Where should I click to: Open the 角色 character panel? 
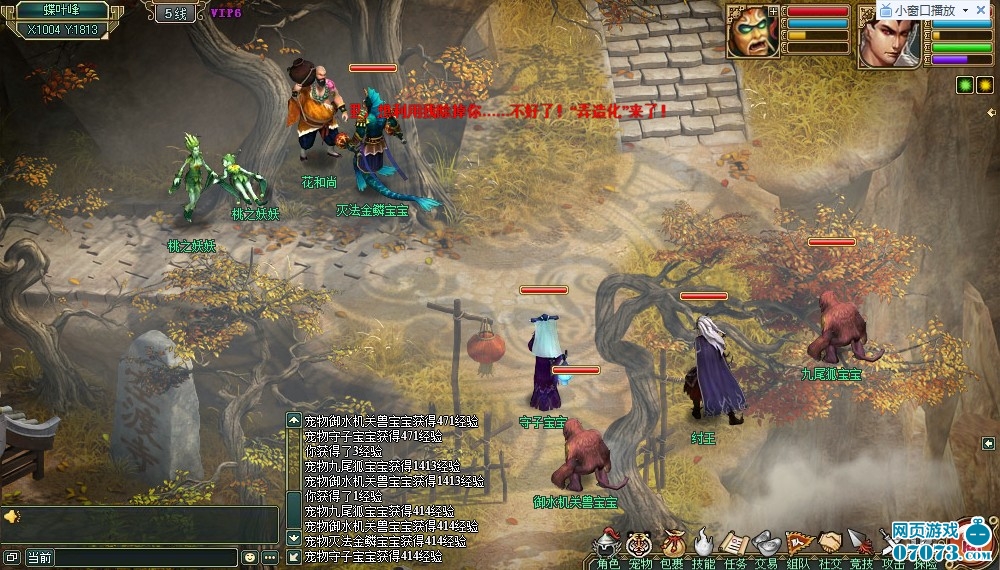(x=608, y=545)
